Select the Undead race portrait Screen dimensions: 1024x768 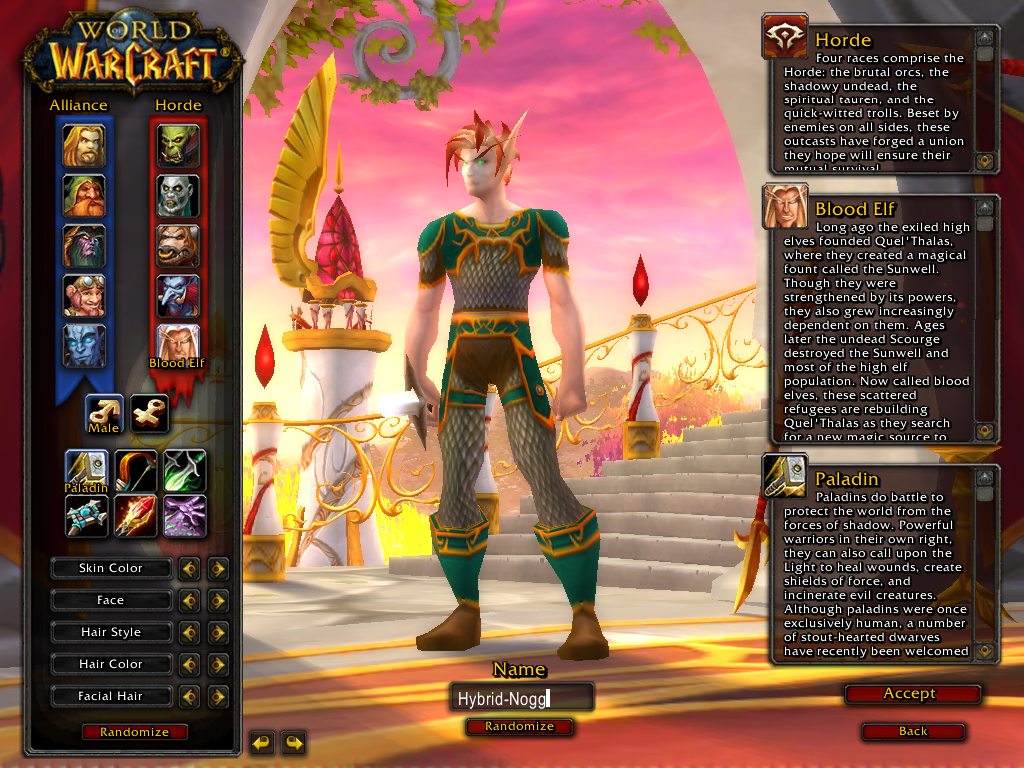tap(178, 196)
